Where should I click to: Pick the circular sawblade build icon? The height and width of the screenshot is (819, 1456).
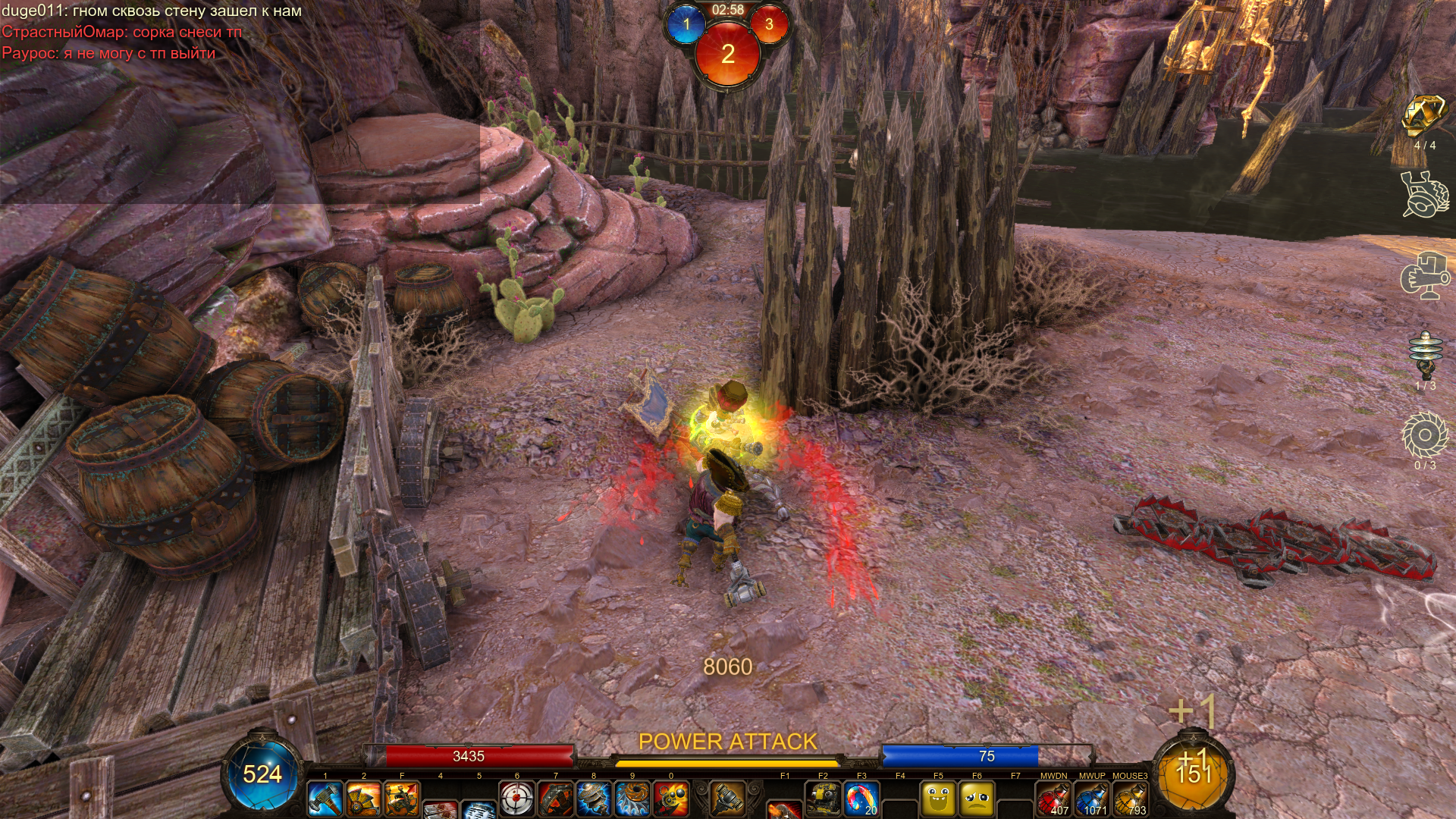click(x=1424, y=436)
